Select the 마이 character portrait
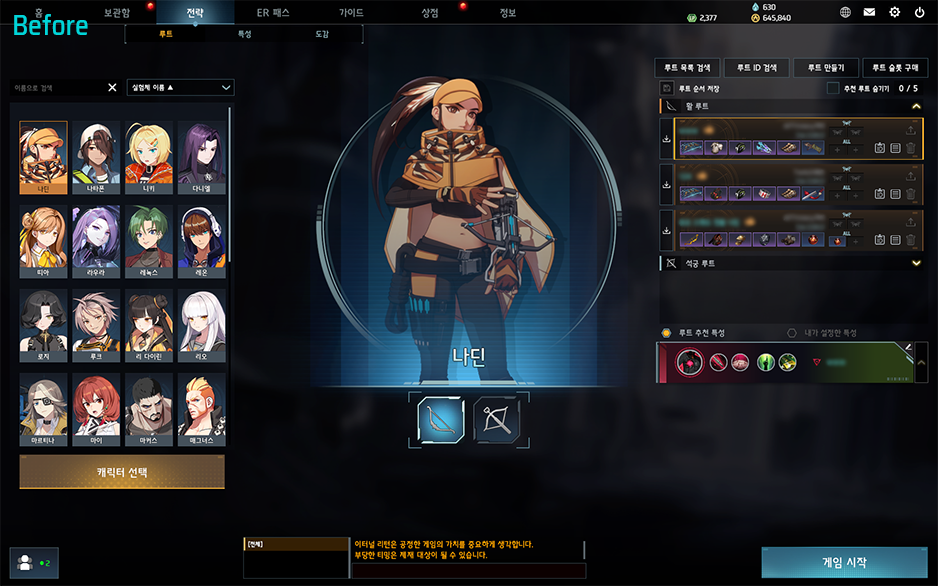The image size is (938, 586). click(96, 409)
